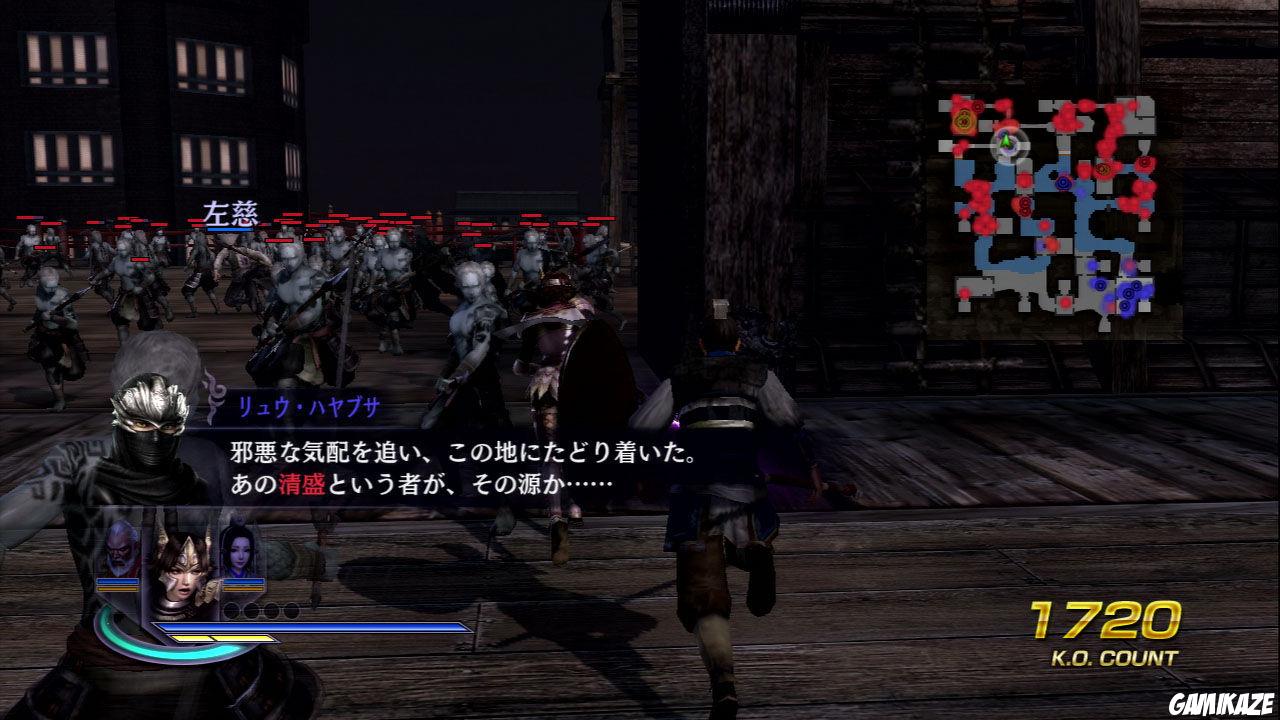Select the blue-robed female ally portrait
The width and height of the screenshot is (1280, 720).
(240, 553)
